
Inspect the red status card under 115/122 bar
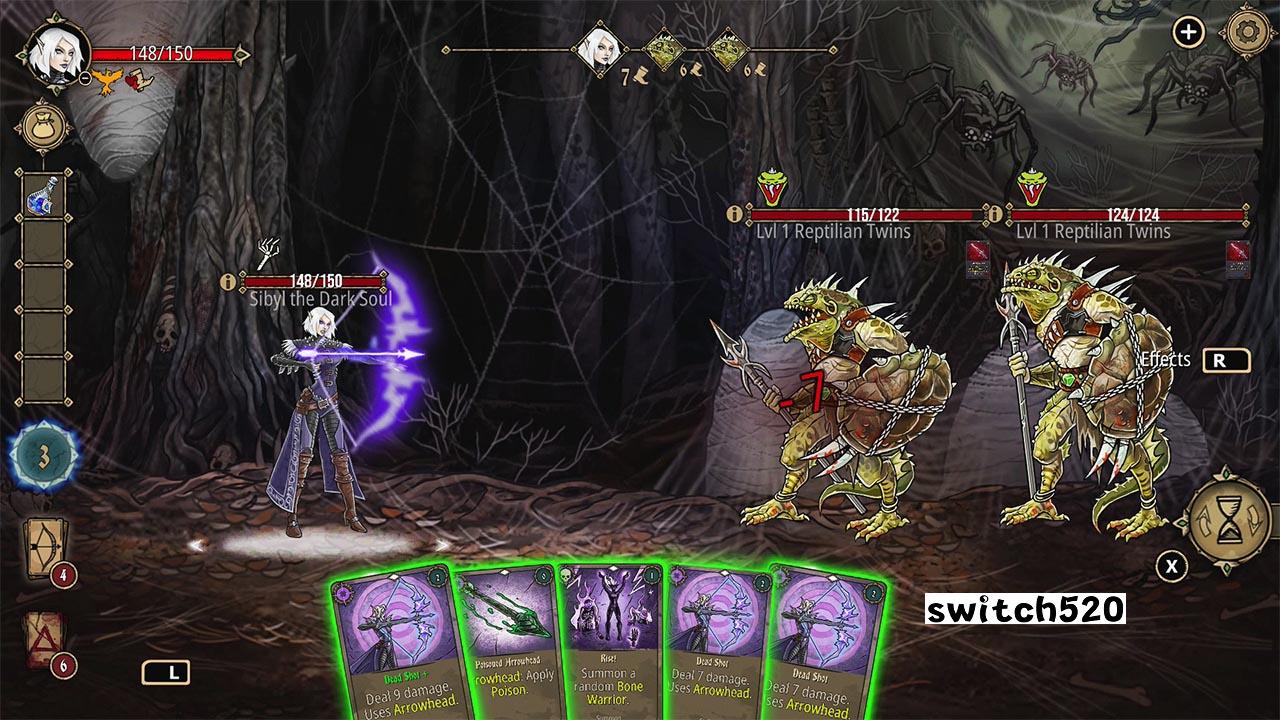click(x=977, y=256)
